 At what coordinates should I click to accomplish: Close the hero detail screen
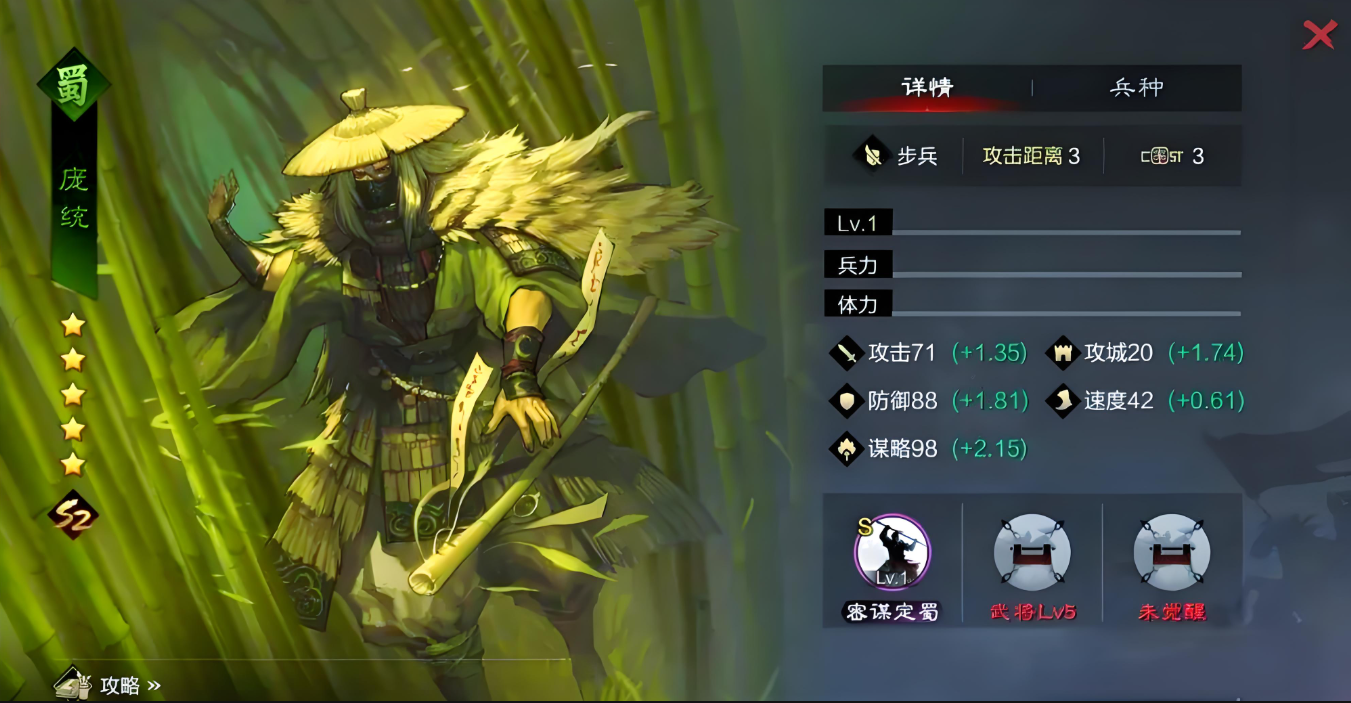[x=1319, y=35]
